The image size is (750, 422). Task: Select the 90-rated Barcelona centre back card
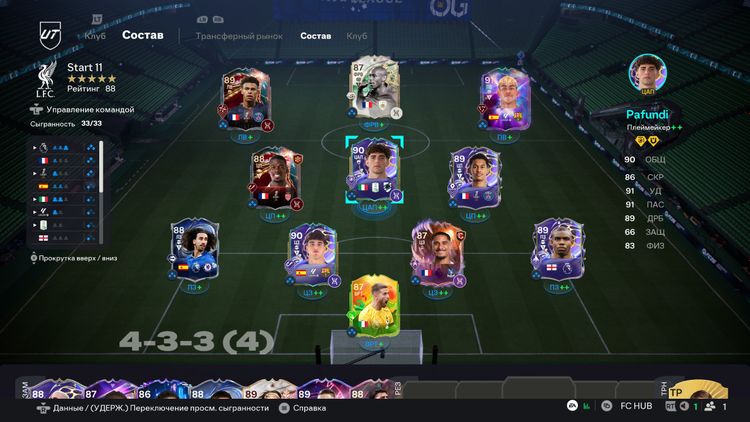point(311,256)
